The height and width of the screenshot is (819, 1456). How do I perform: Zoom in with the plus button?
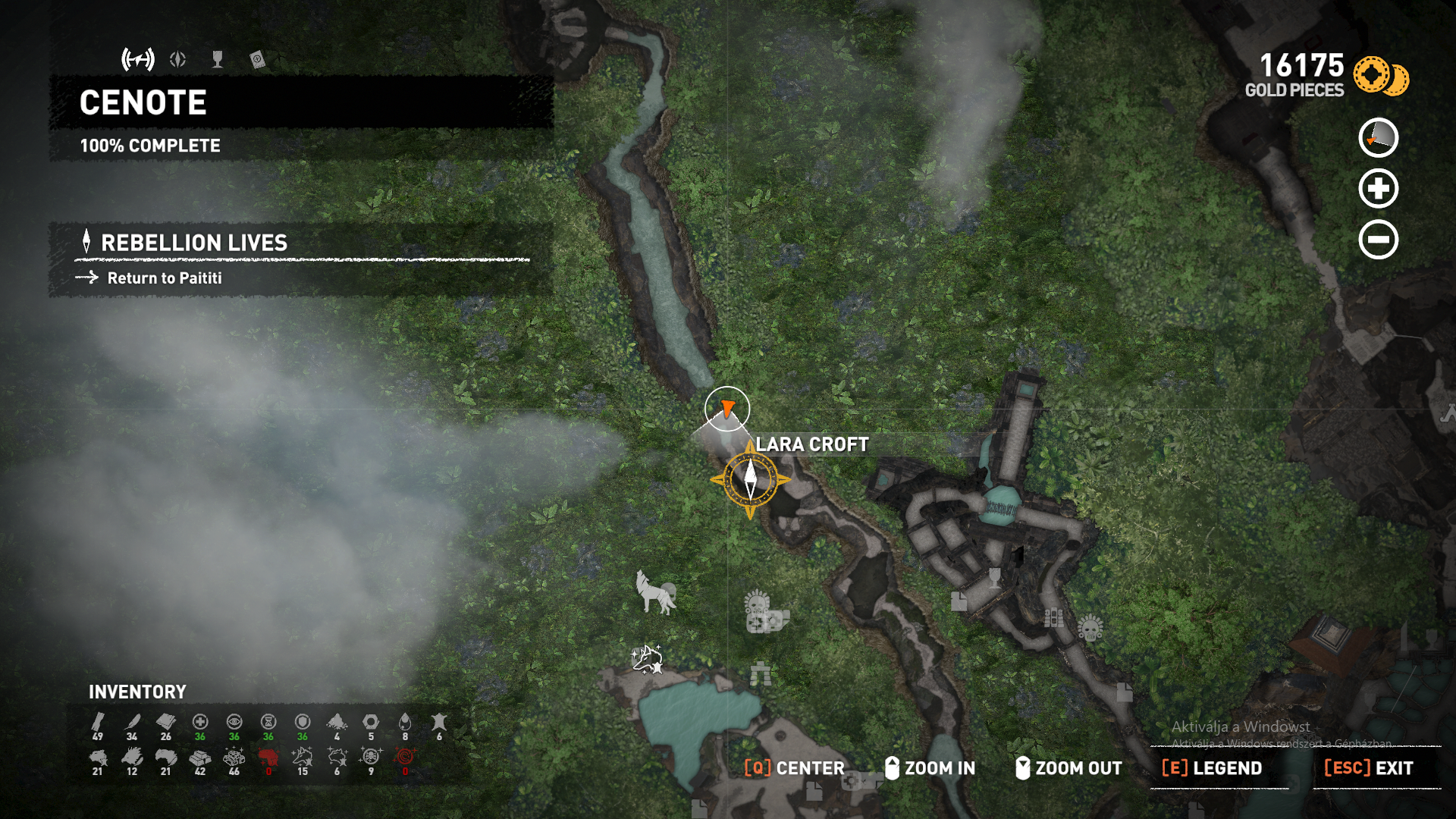pyautogui.click(x=1378, y=189)
